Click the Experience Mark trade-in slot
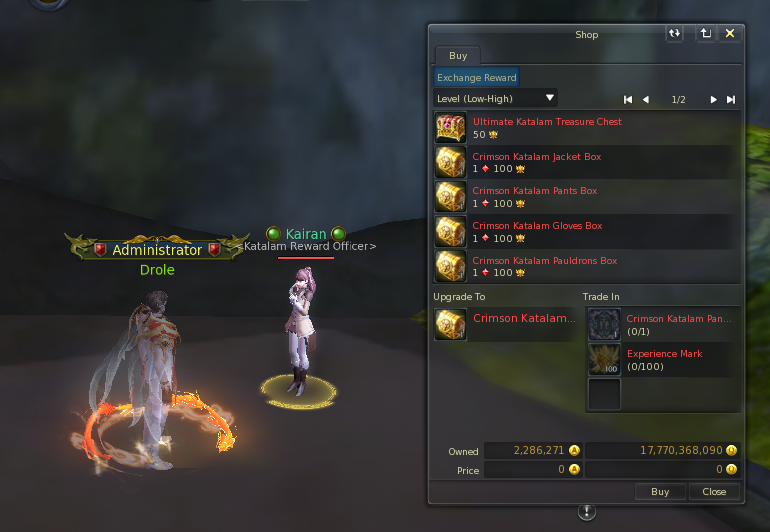This screenshot has width=770, height=532. point(604,359)
